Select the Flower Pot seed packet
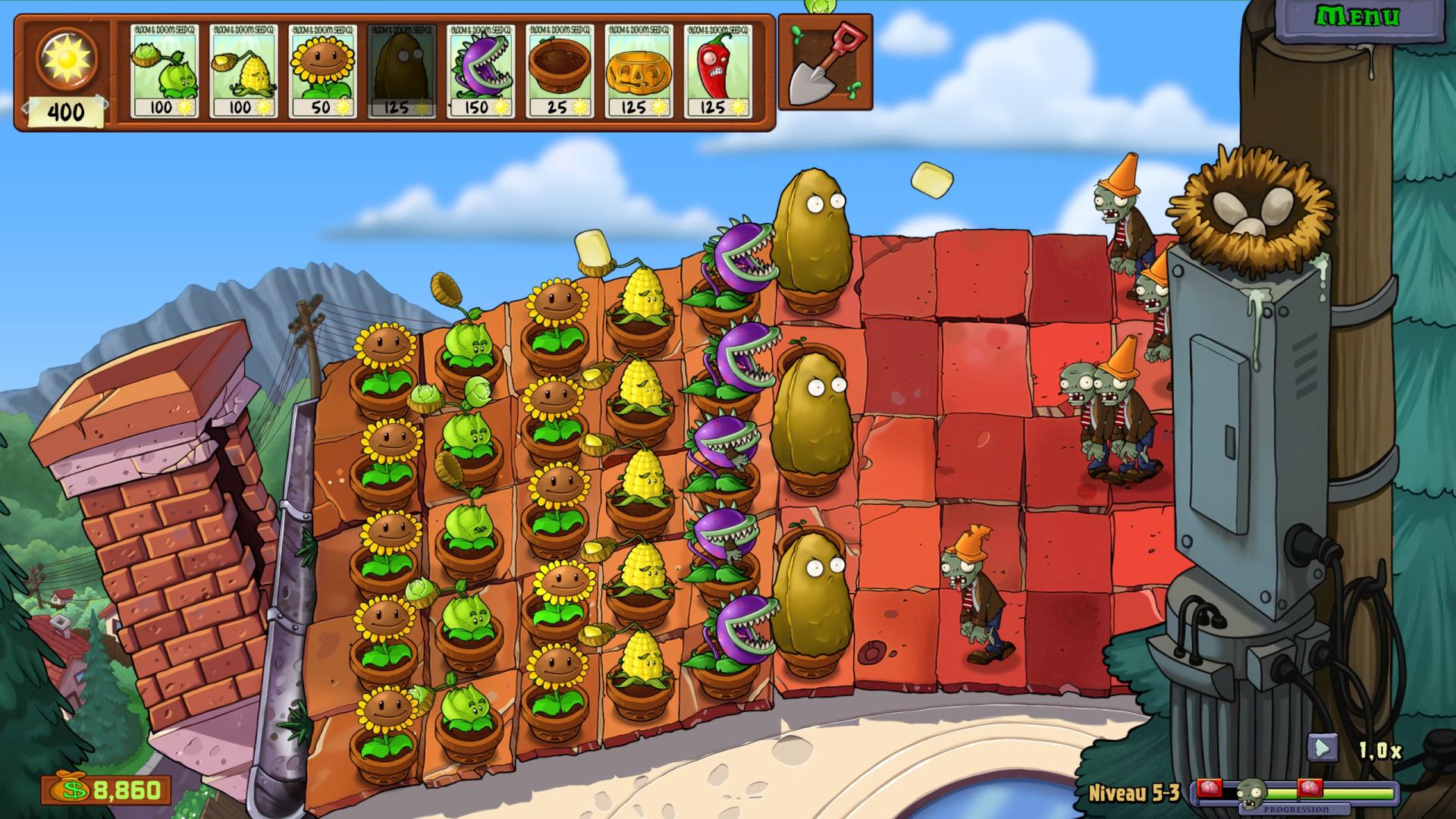1456x819 pixels. coord(560,71)
